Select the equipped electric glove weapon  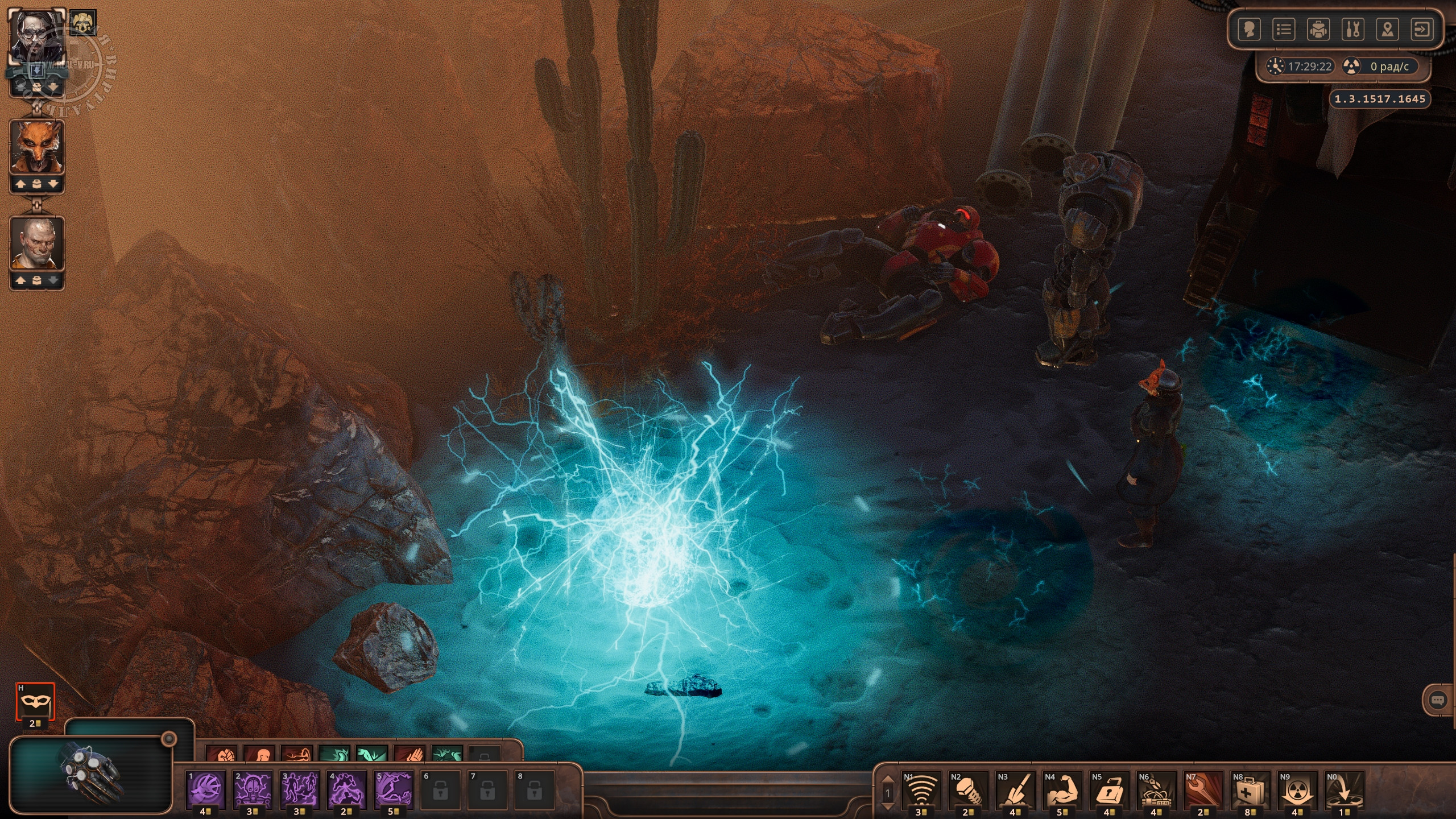click(91, 775)
